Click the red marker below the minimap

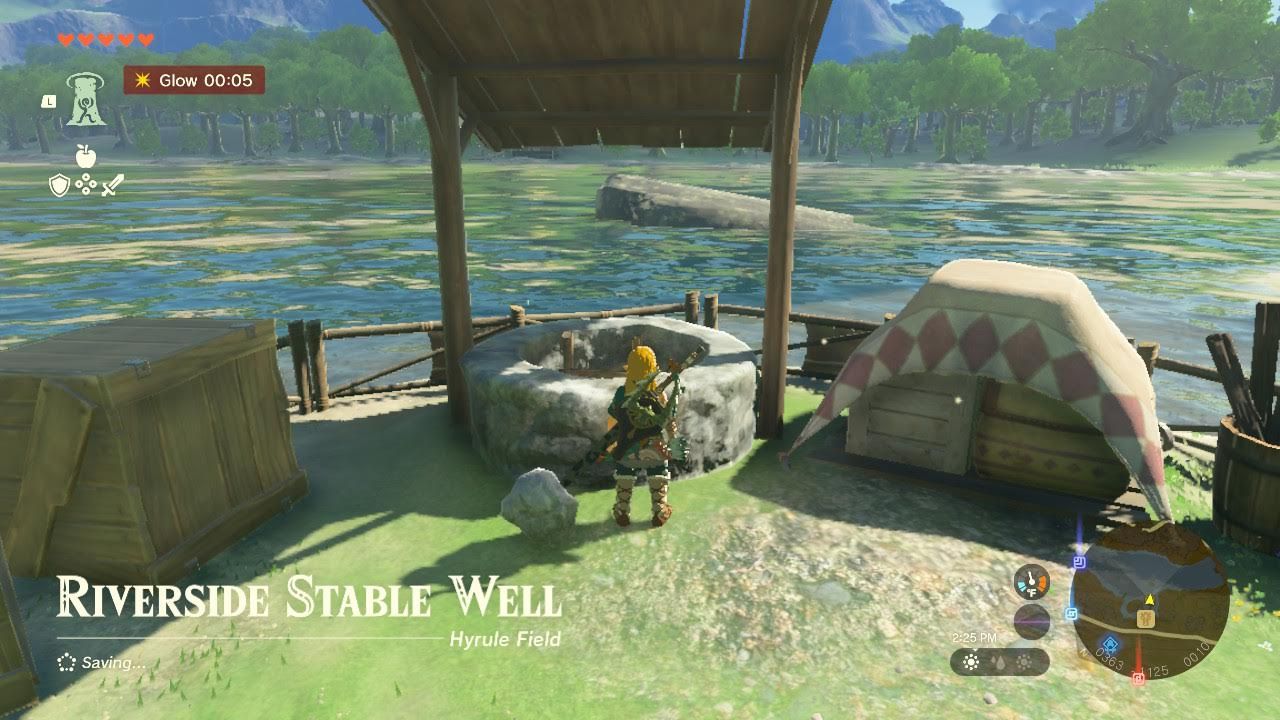1138,678
